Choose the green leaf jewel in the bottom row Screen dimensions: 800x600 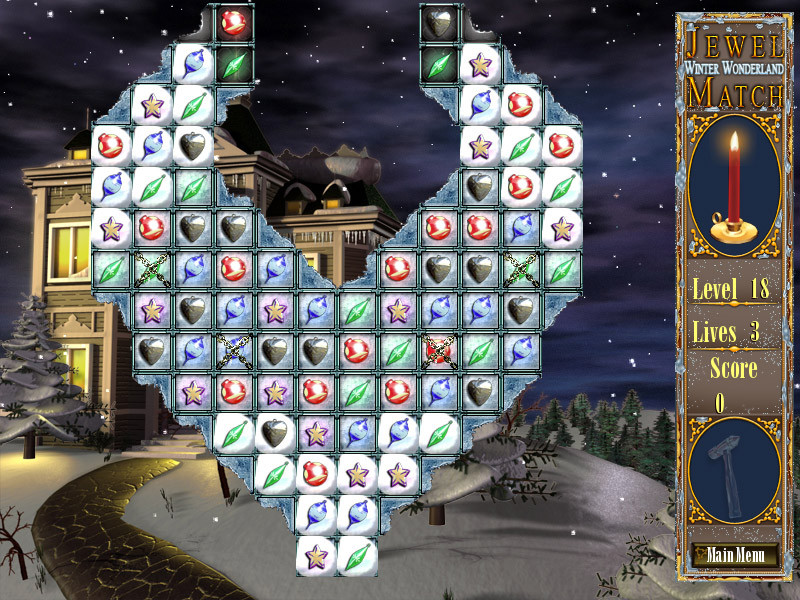coord(357,555)
